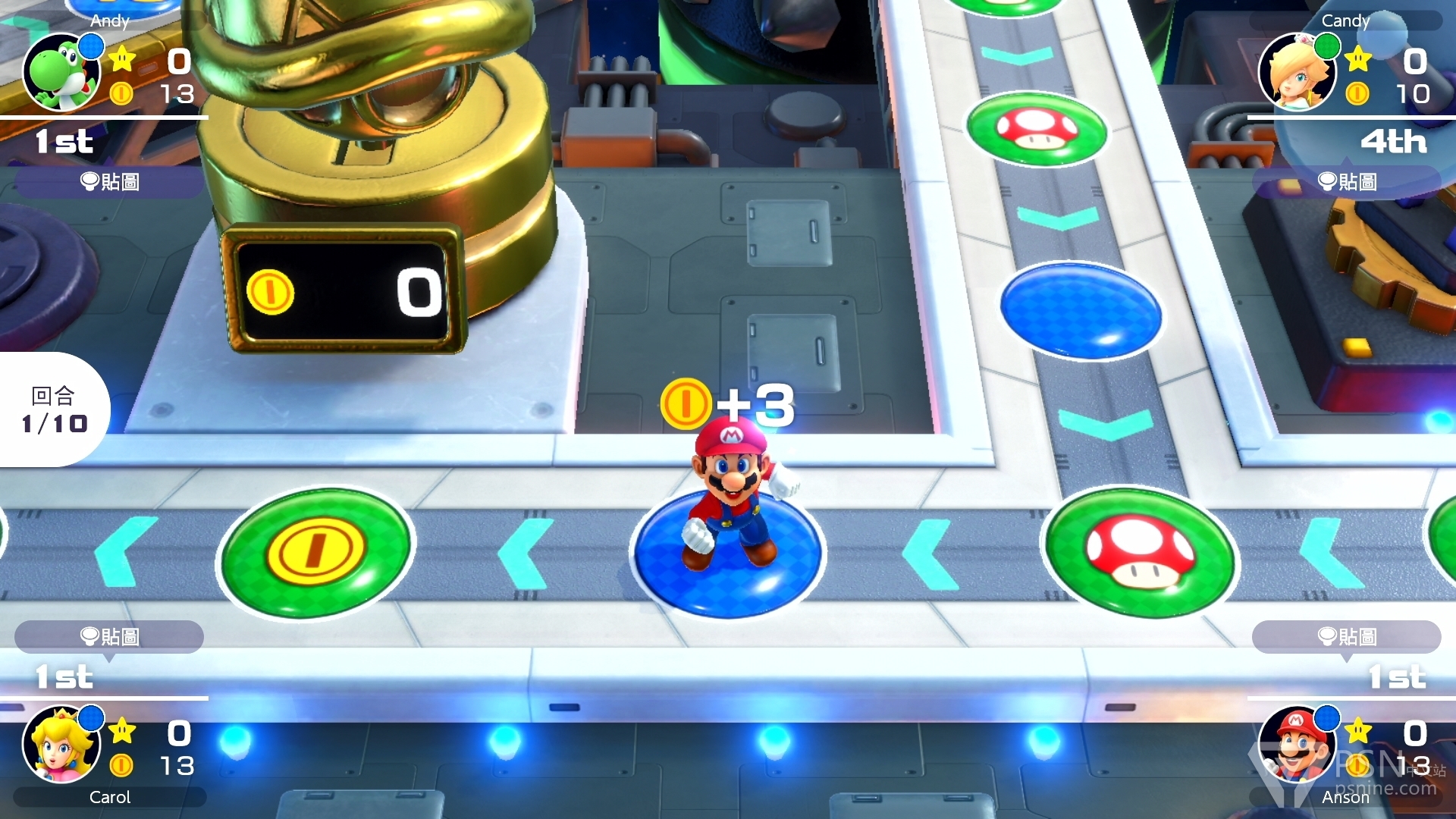
Task: Select Anson's Mario portrait
Action: point(1297,745)
